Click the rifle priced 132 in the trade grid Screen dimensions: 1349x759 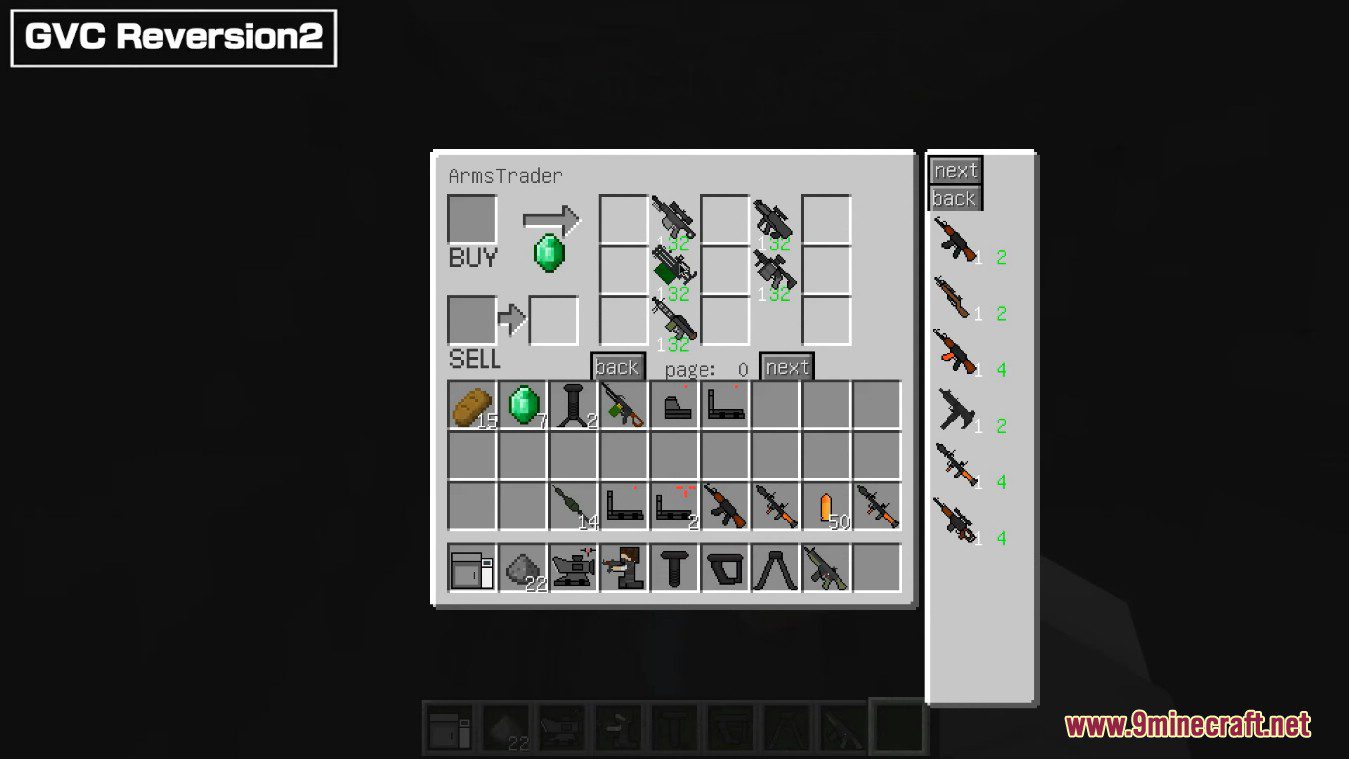click(672, 215)
